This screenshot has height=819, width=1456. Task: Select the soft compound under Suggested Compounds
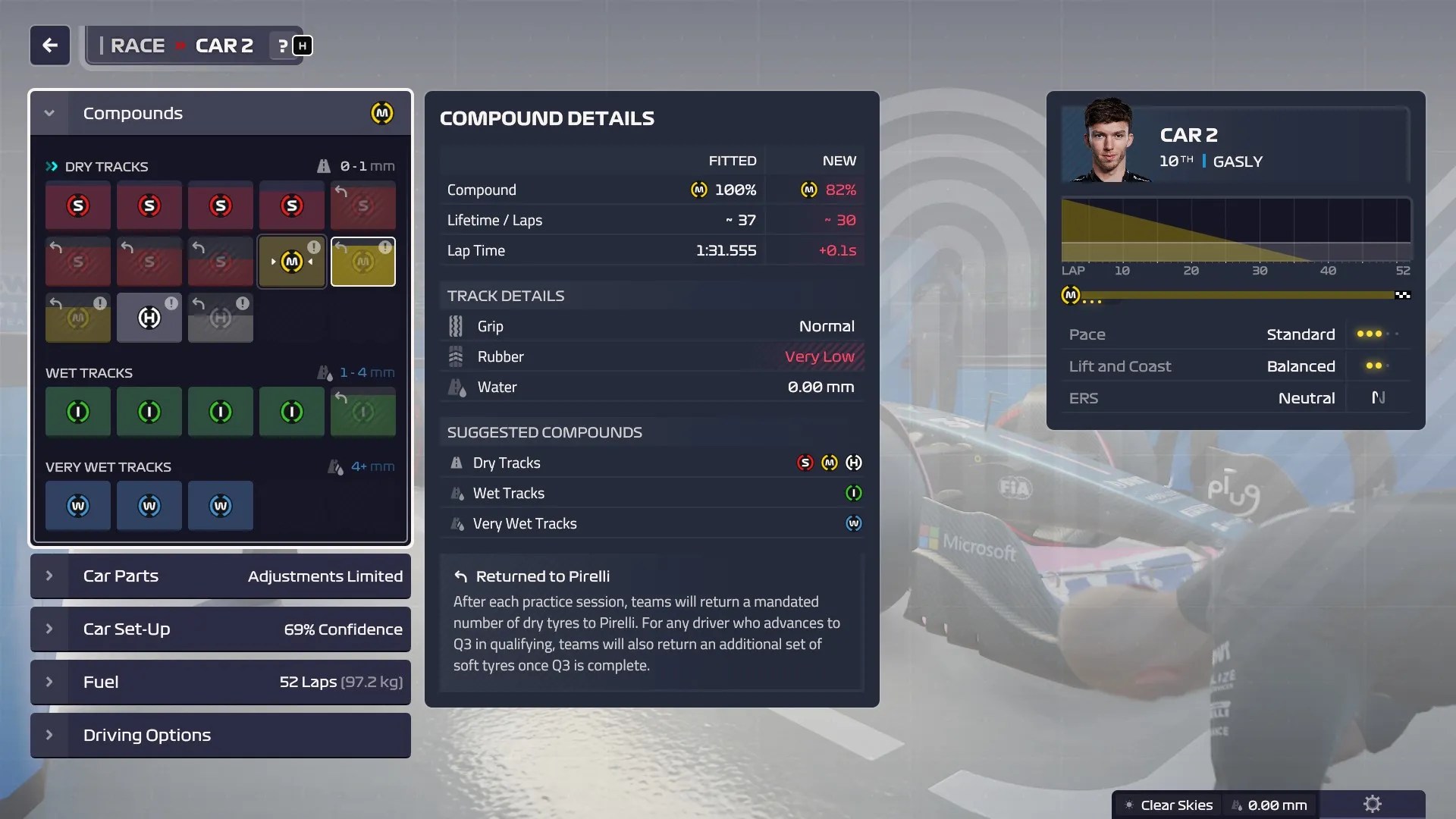click(805, 463)
